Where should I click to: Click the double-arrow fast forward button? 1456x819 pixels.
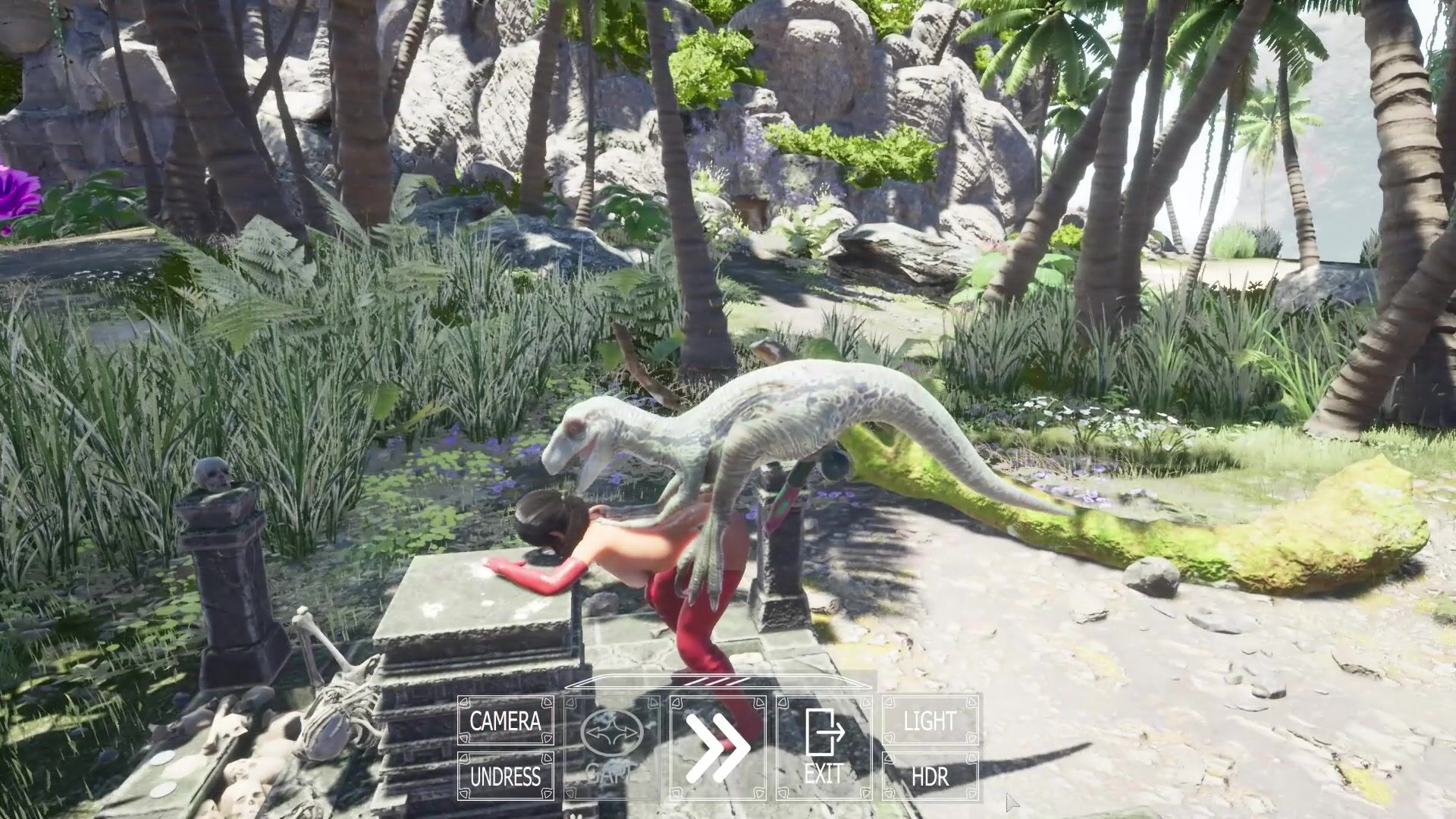(x=717, y=748)
